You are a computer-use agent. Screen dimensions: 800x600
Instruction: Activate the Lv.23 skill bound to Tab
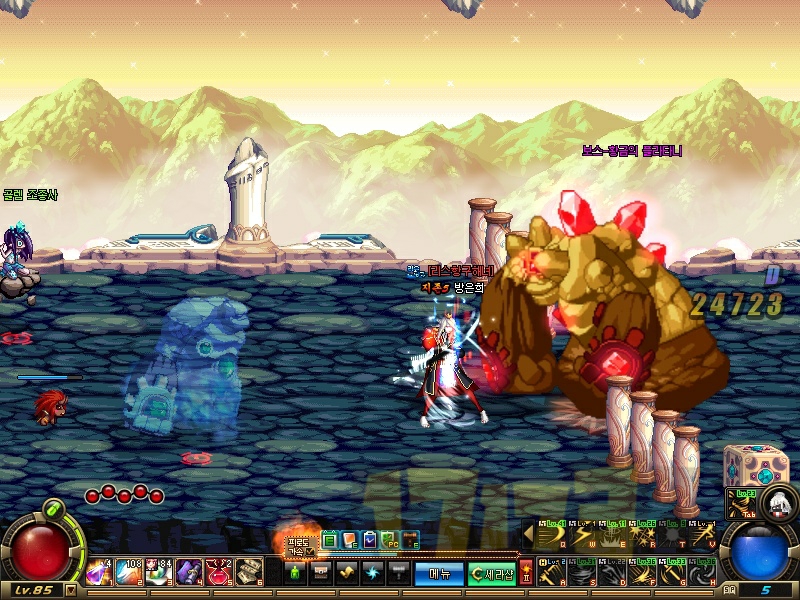[x=741, y=504]
